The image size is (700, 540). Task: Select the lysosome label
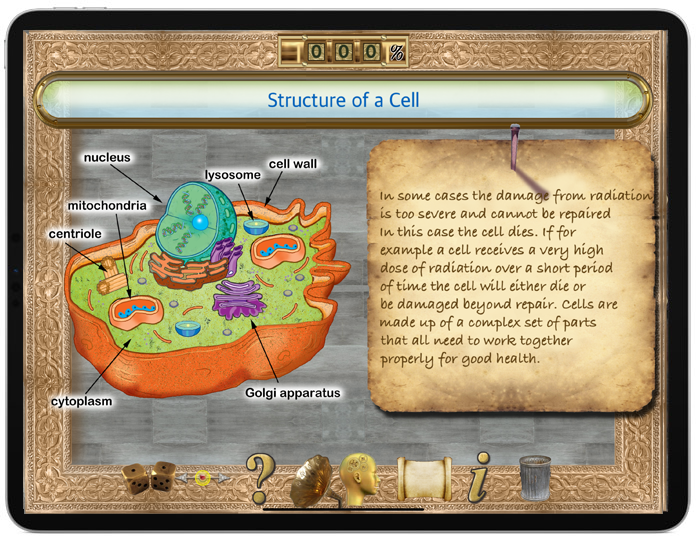click(233, 174)
